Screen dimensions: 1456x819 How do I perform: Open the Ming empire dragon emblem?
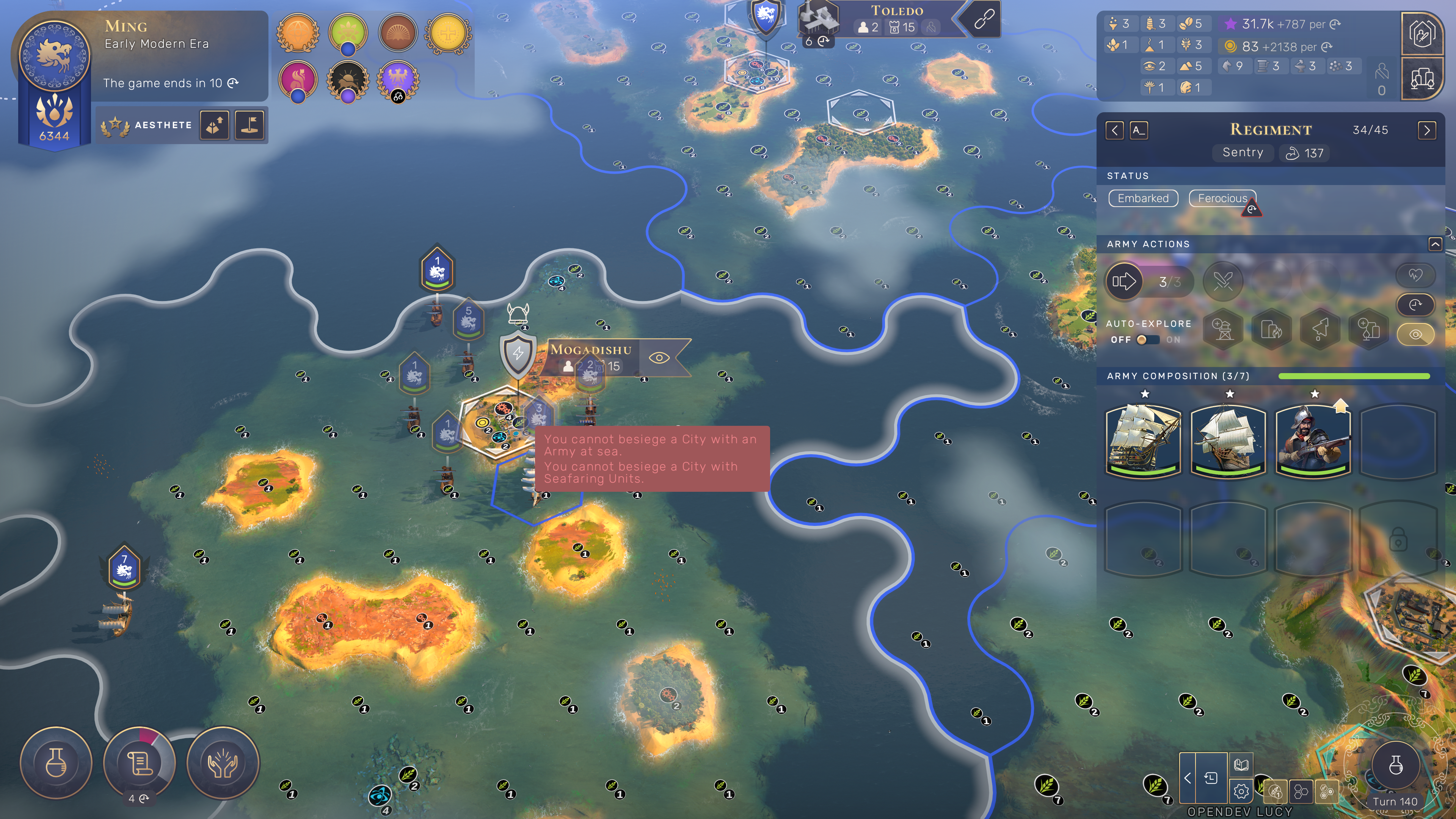tap(54, 55)
